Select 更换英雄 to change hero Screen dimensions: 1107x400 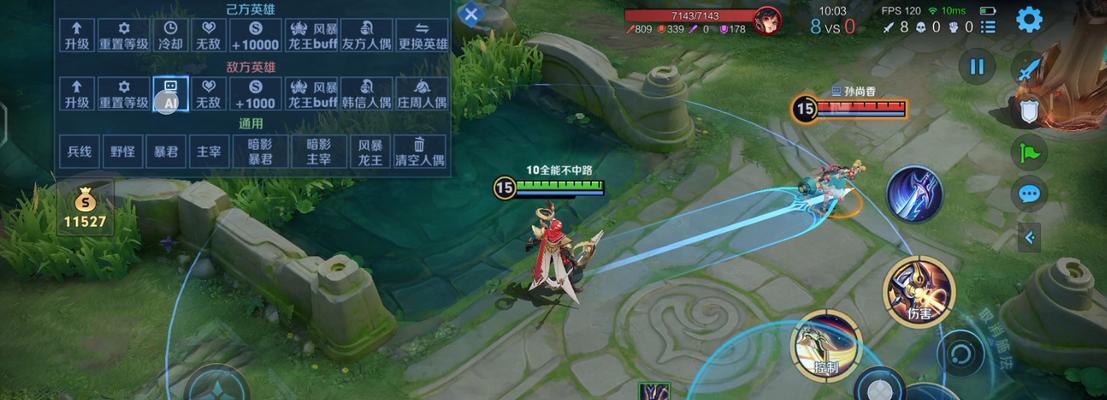(421, 36)
